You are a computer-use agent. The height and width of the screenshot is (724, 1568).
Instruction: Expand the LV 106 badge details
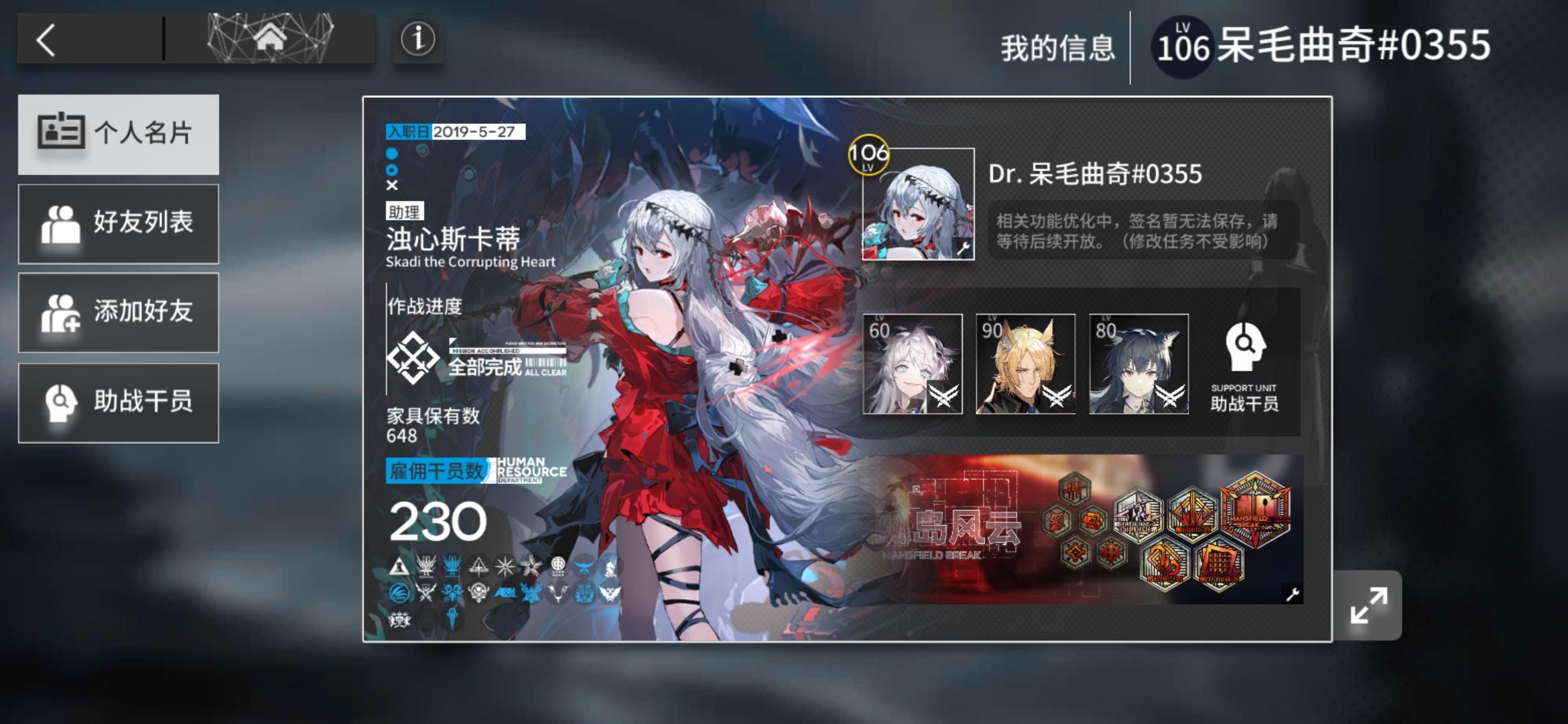pos(867,155)
